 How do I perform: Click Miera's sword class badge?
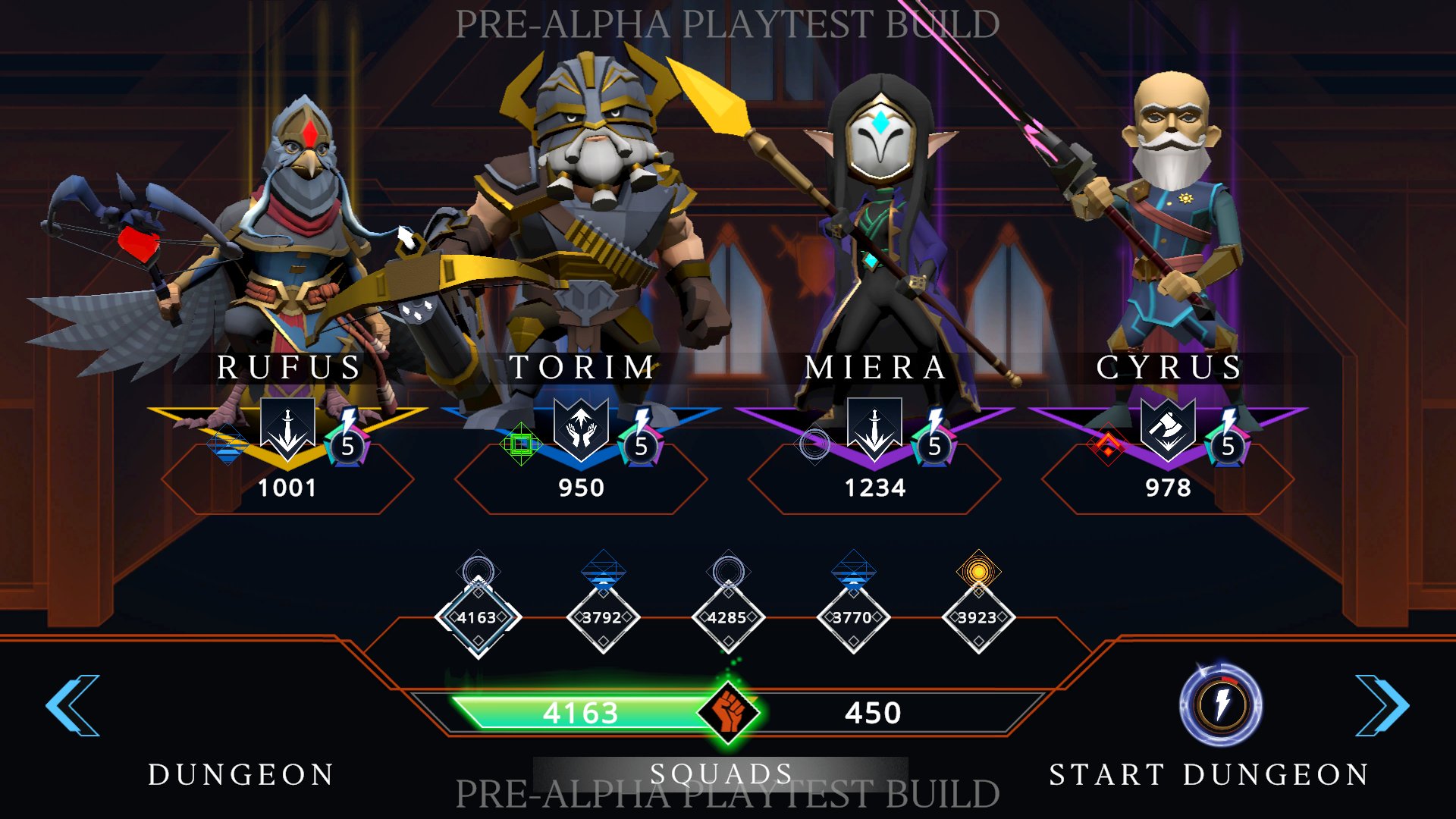[x=874, y=427]
